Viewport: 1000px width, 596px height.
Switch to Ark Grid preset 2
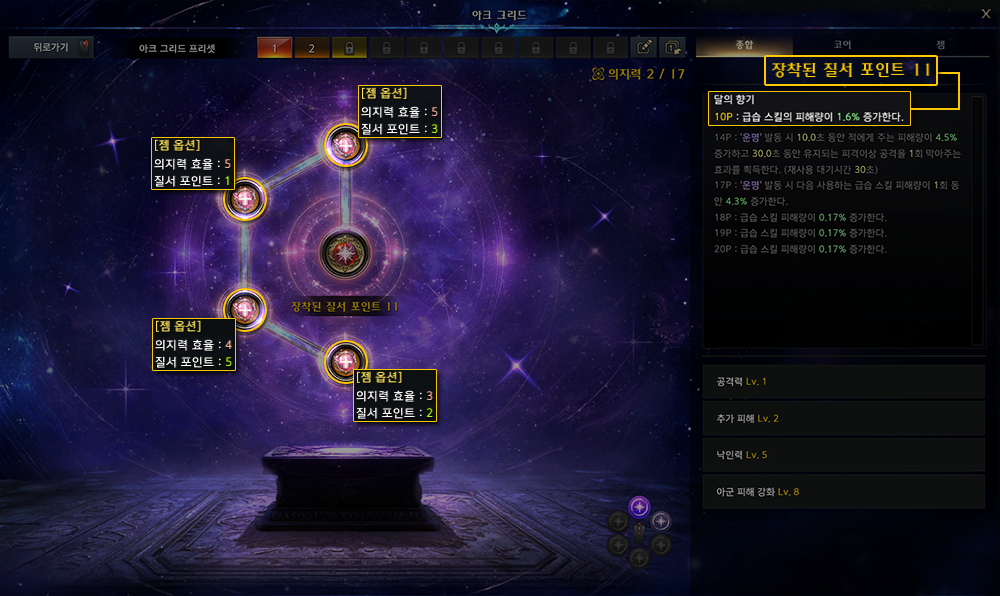click(312, 48)
